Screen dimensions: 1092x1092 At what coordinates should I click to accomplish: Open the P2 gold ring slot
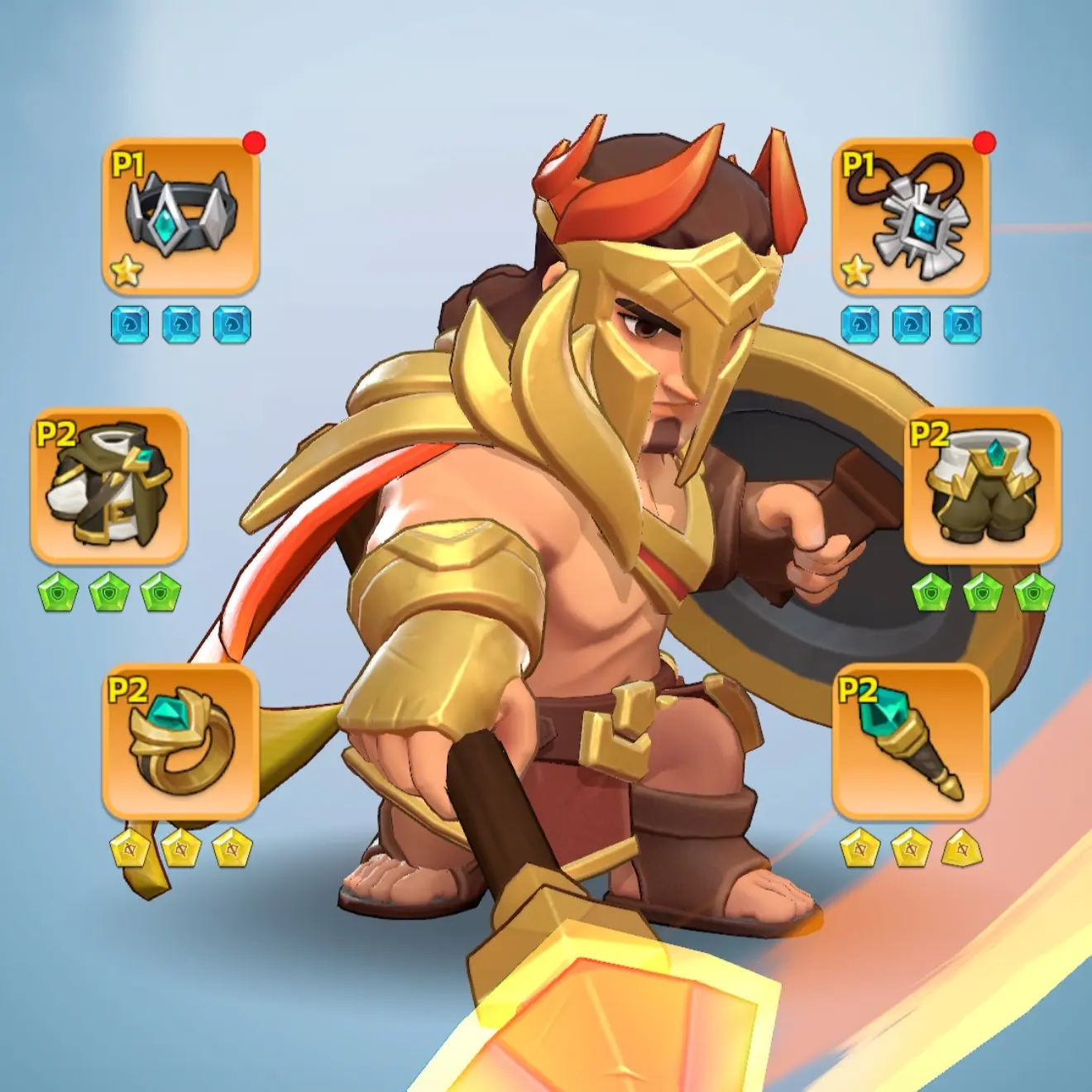[180, 741]
